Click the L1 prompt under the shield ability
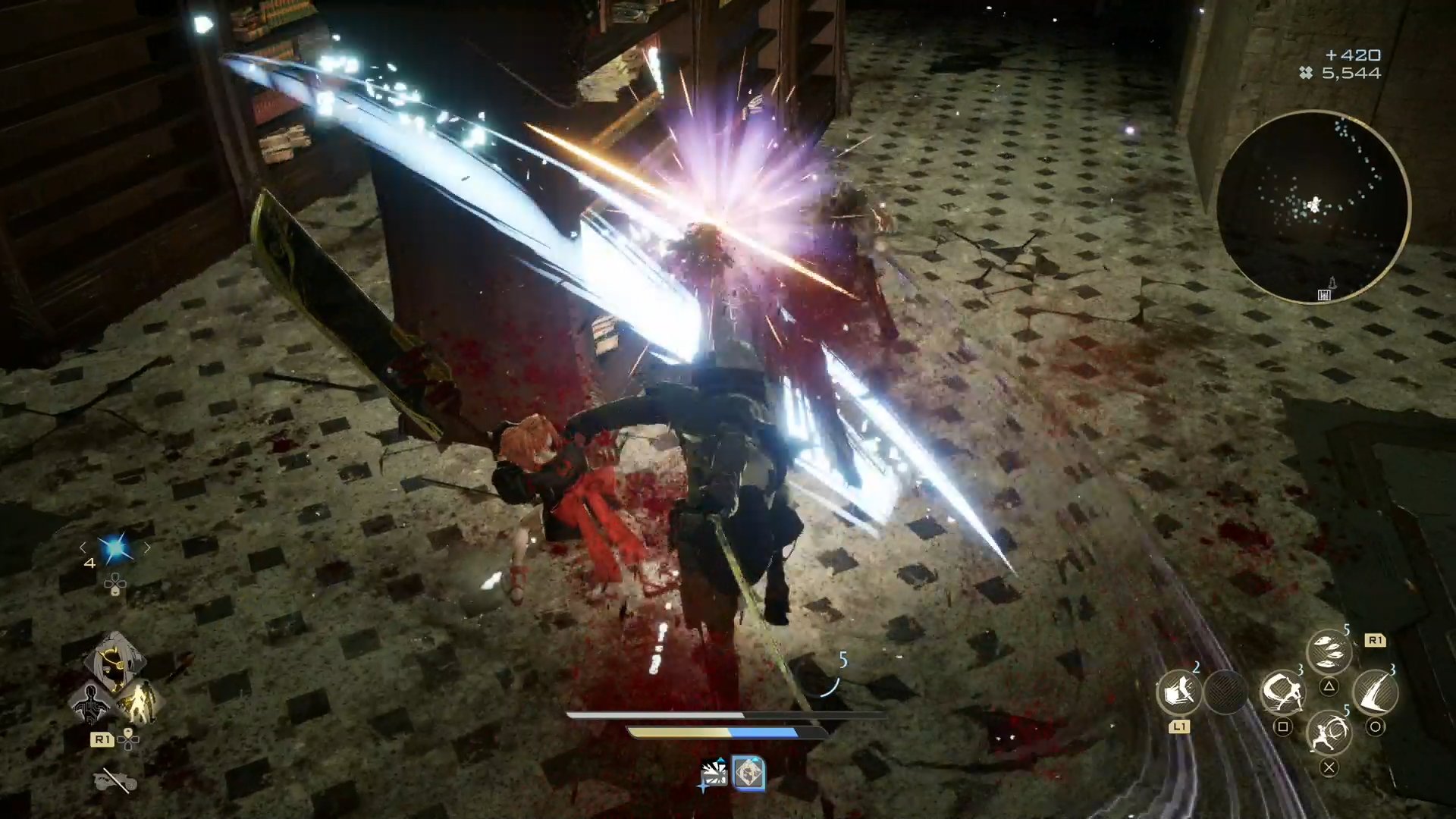1456x819 pixels. coord(1181,726)
